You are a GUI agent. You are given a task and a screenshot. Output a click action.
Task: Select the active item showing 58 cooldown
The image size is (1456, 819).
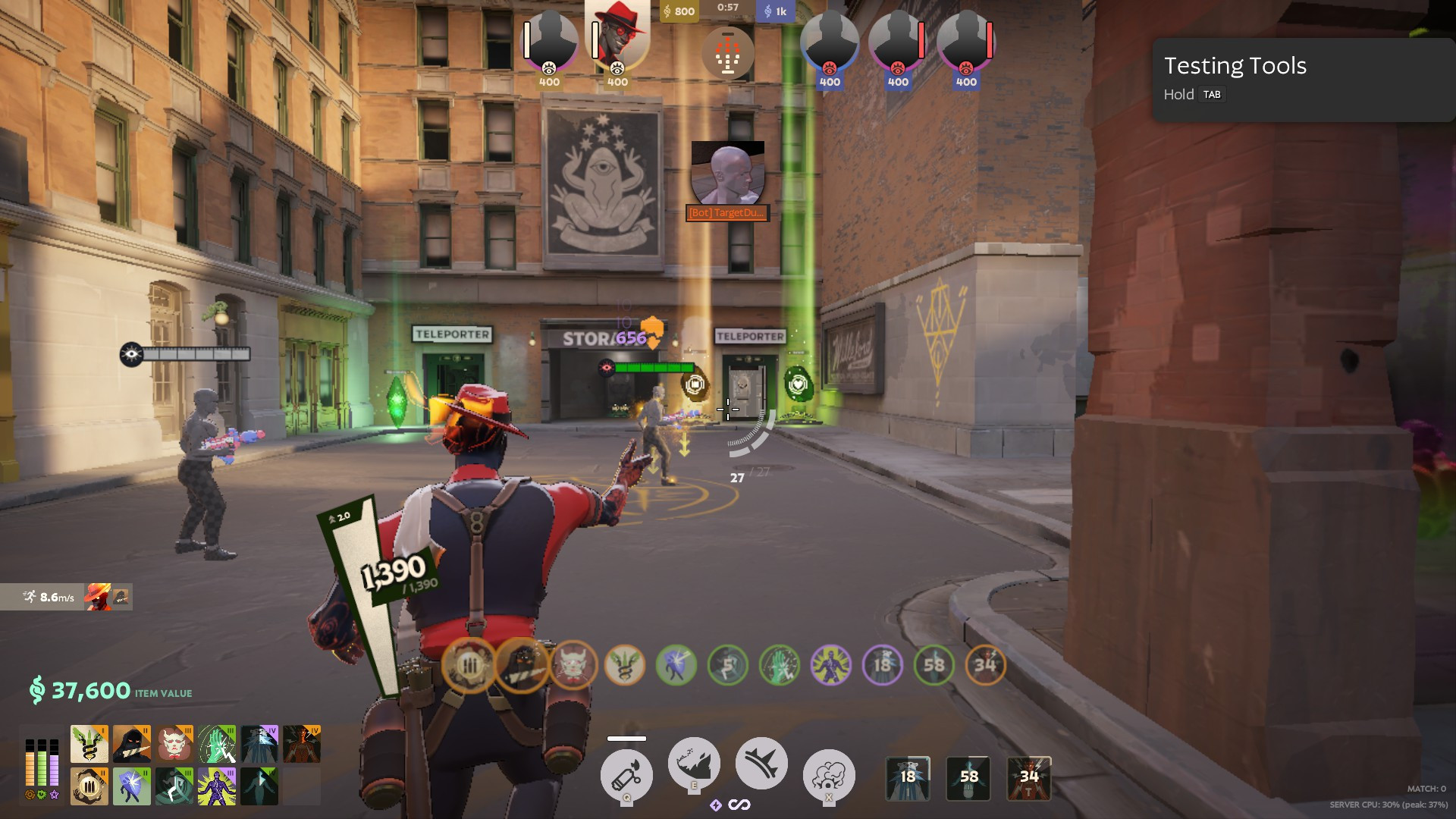point(968,777)
